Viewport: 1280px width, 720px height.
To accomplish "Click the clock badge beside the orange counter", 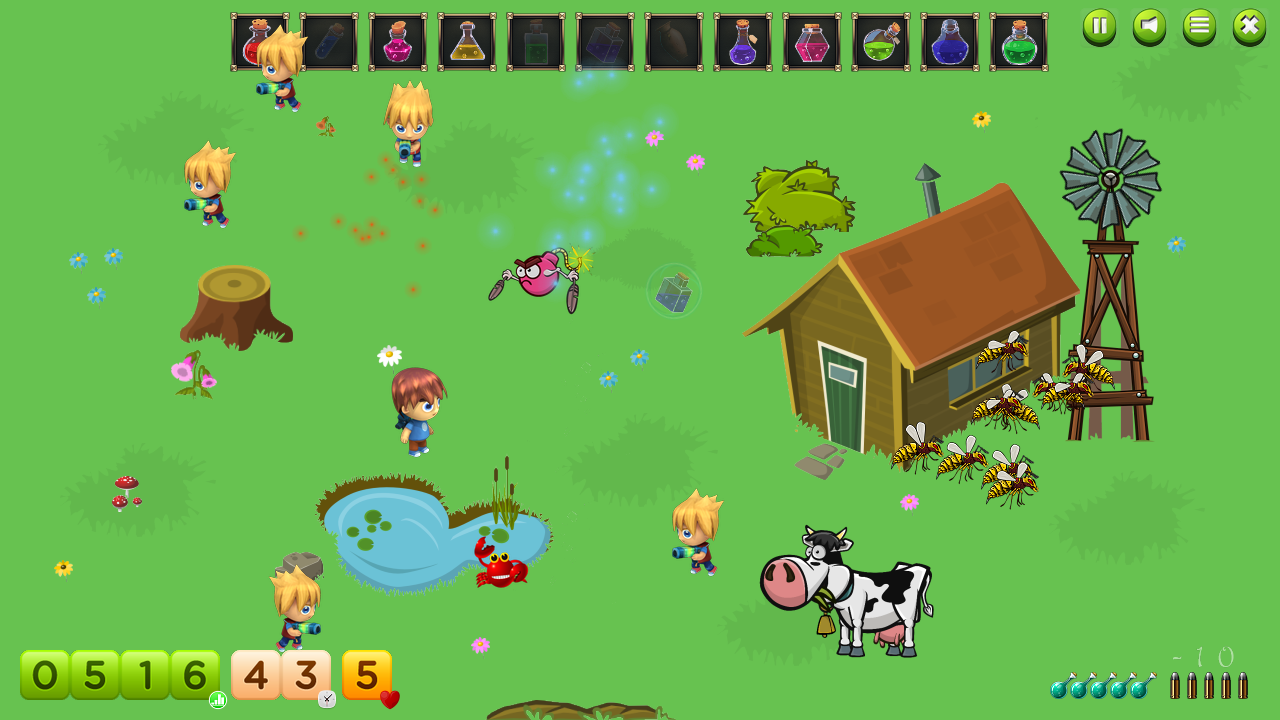I will 325,698.
